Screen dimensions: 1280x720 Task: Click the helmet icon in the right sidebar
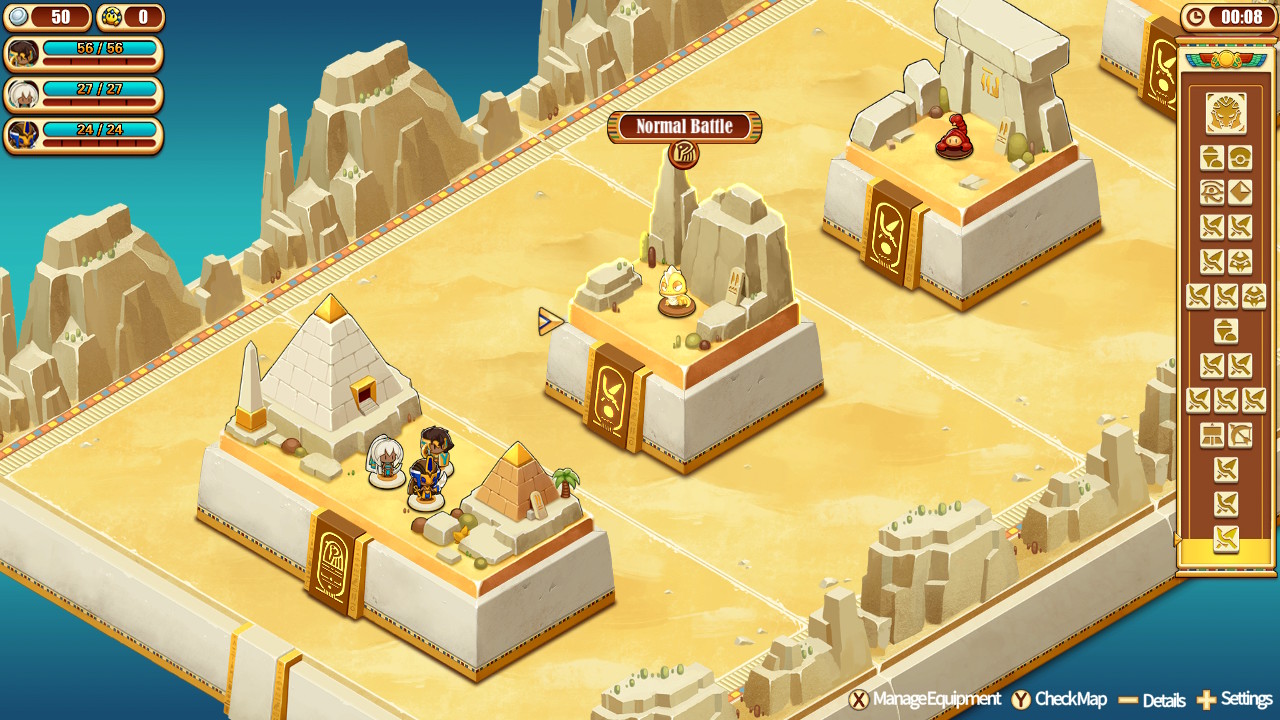point(1241,260)
